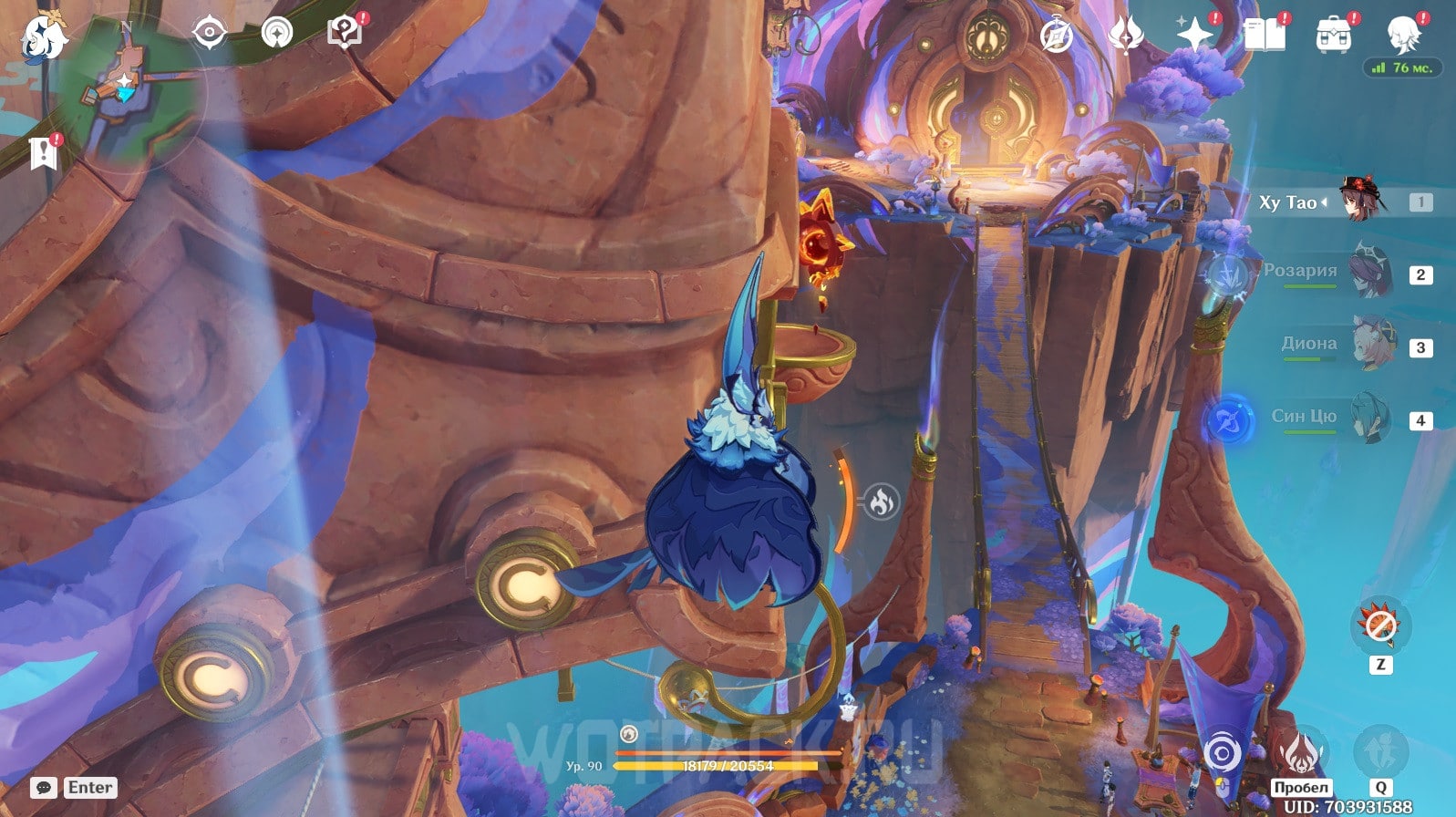Image resolution: width=1456 pixels, height=817 pixels.
Task: Activate the pyro skill flame icon
Action: click(x=1301, y=753)
